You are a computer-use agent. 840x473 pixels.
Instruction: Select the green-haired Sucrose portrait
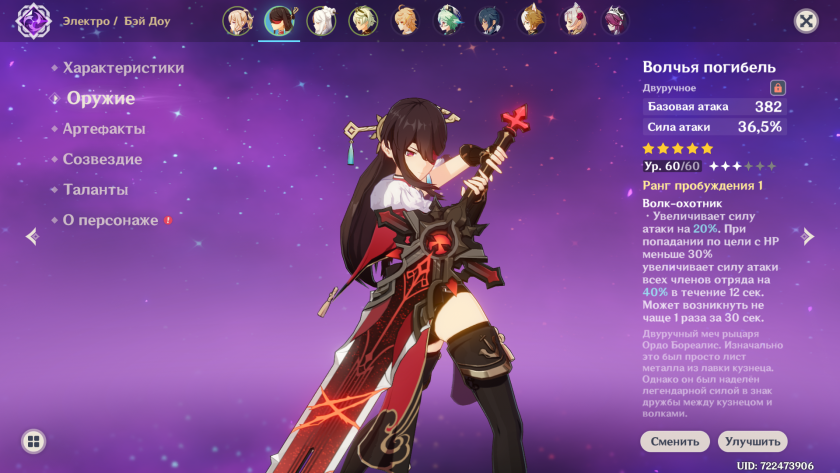[x=448, y=20]
